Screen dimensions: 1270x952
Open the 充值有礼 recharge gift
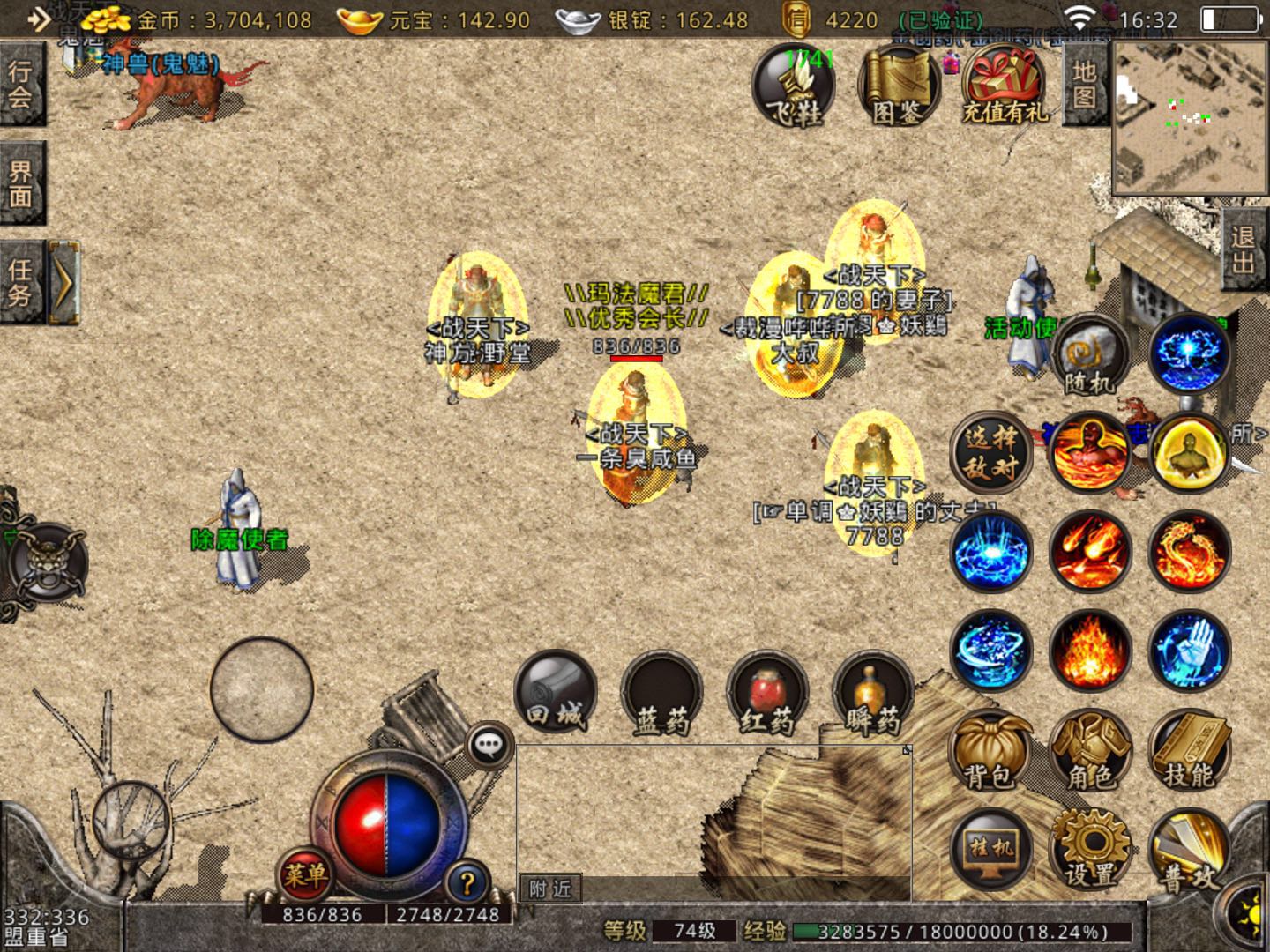[1005, 86]
